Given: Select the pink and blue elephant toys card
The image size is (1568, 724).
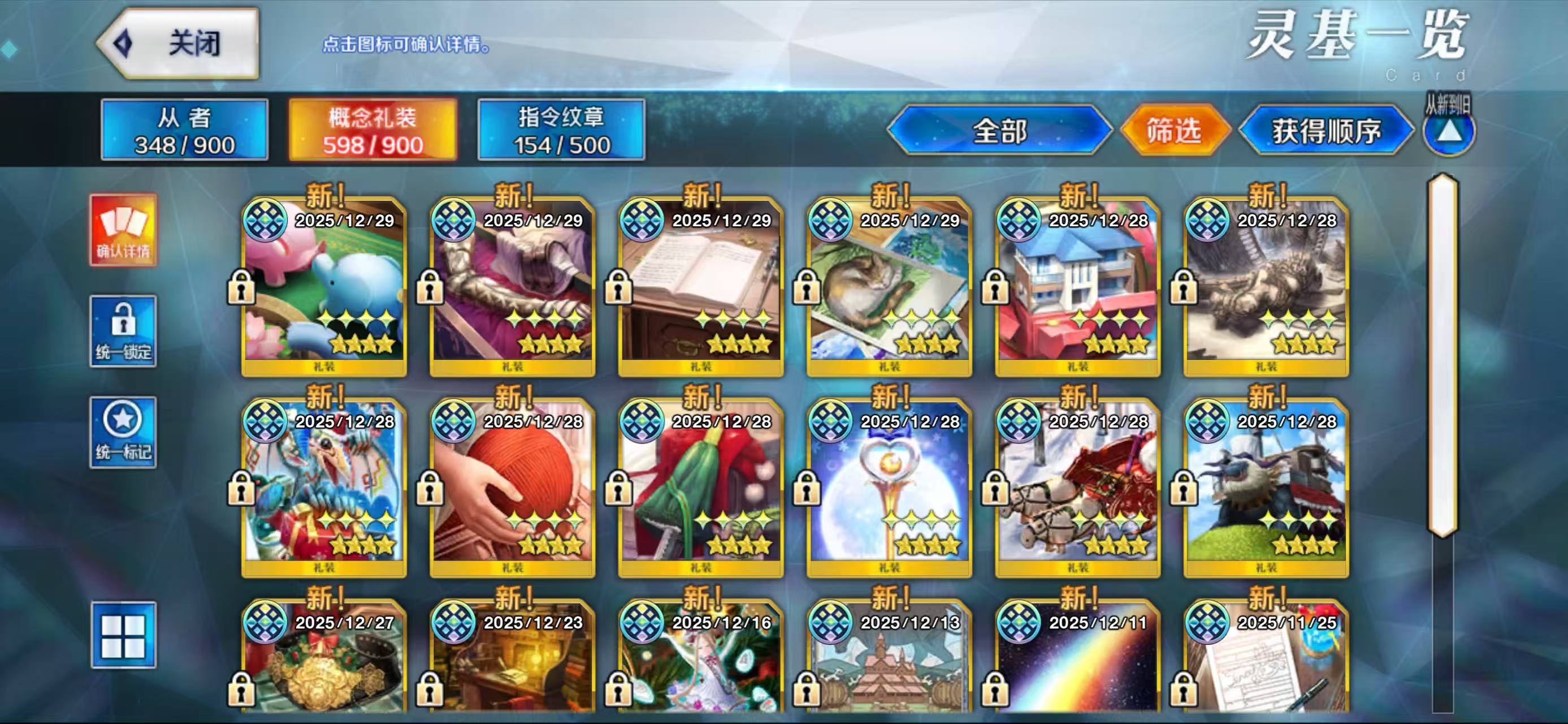Looking at the screenshot, I should click(324, 286).
